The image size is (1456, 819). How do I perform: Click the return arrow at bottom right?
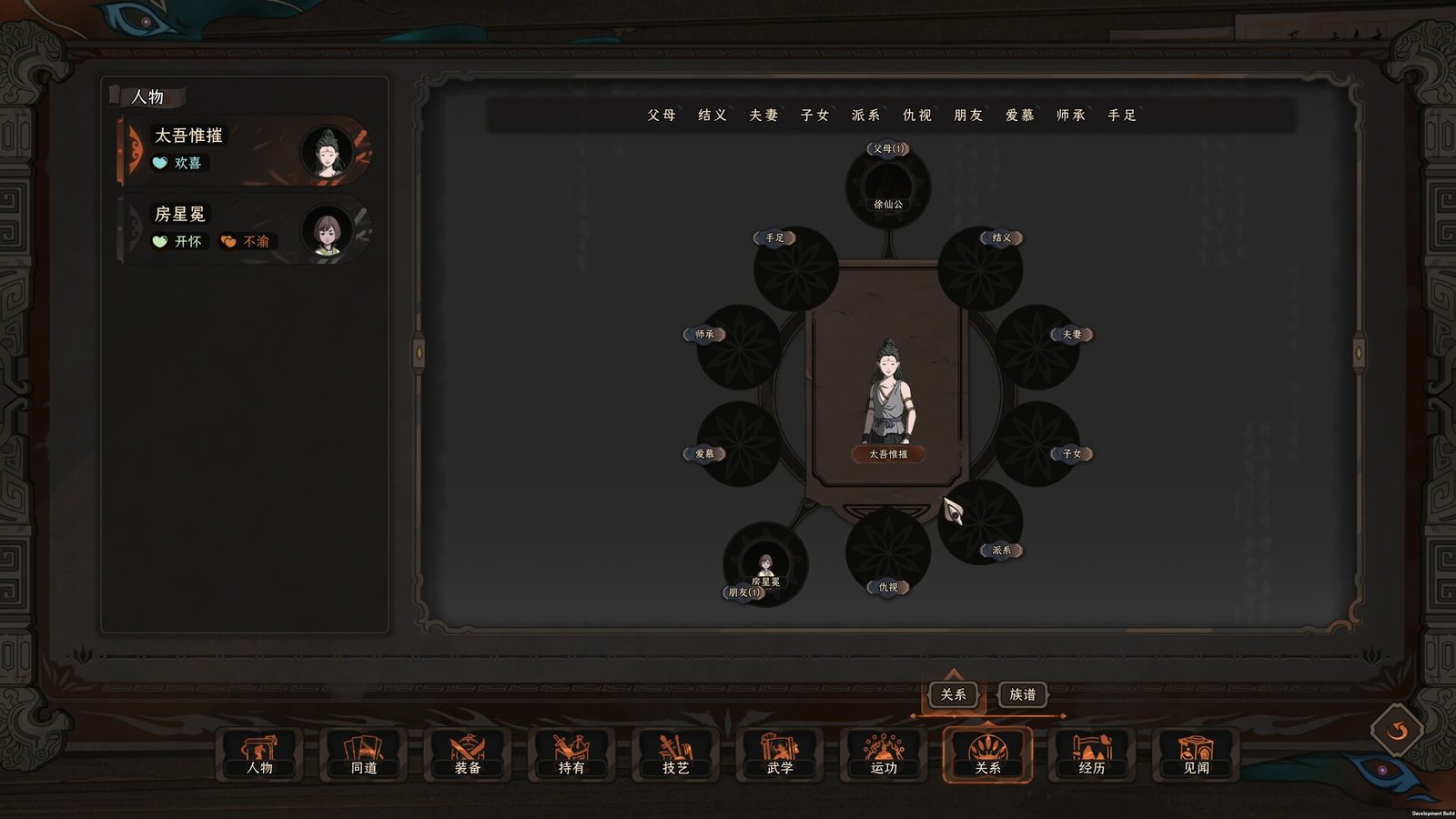point(1395,730)
